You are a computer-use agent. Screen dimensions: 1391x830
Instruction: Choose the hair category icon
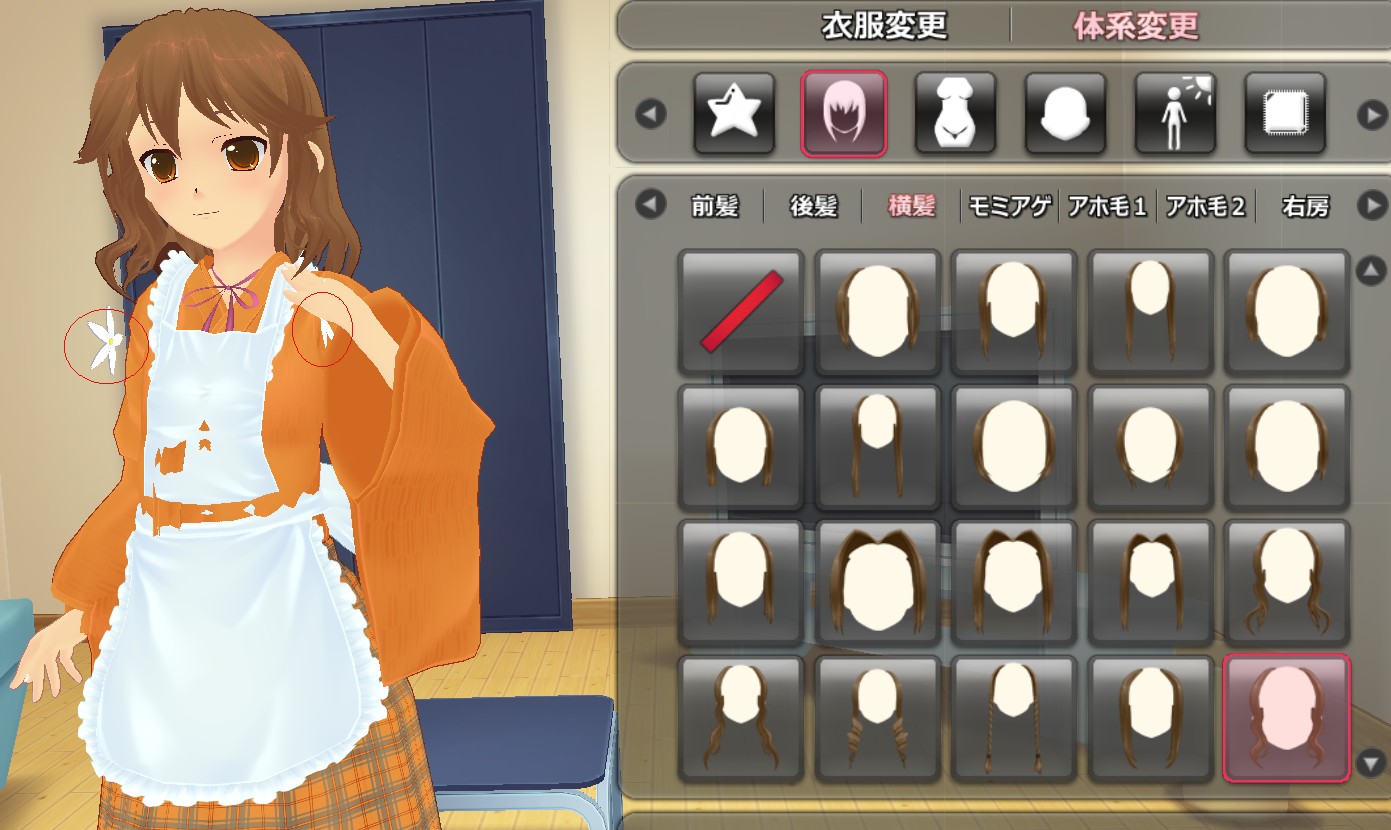click(844, 114)
